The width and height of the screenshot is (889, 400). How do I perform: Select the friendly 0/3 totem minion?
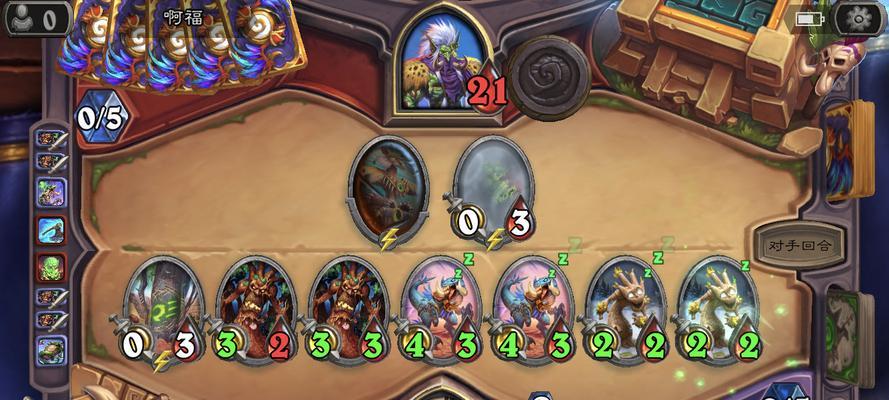163,305
